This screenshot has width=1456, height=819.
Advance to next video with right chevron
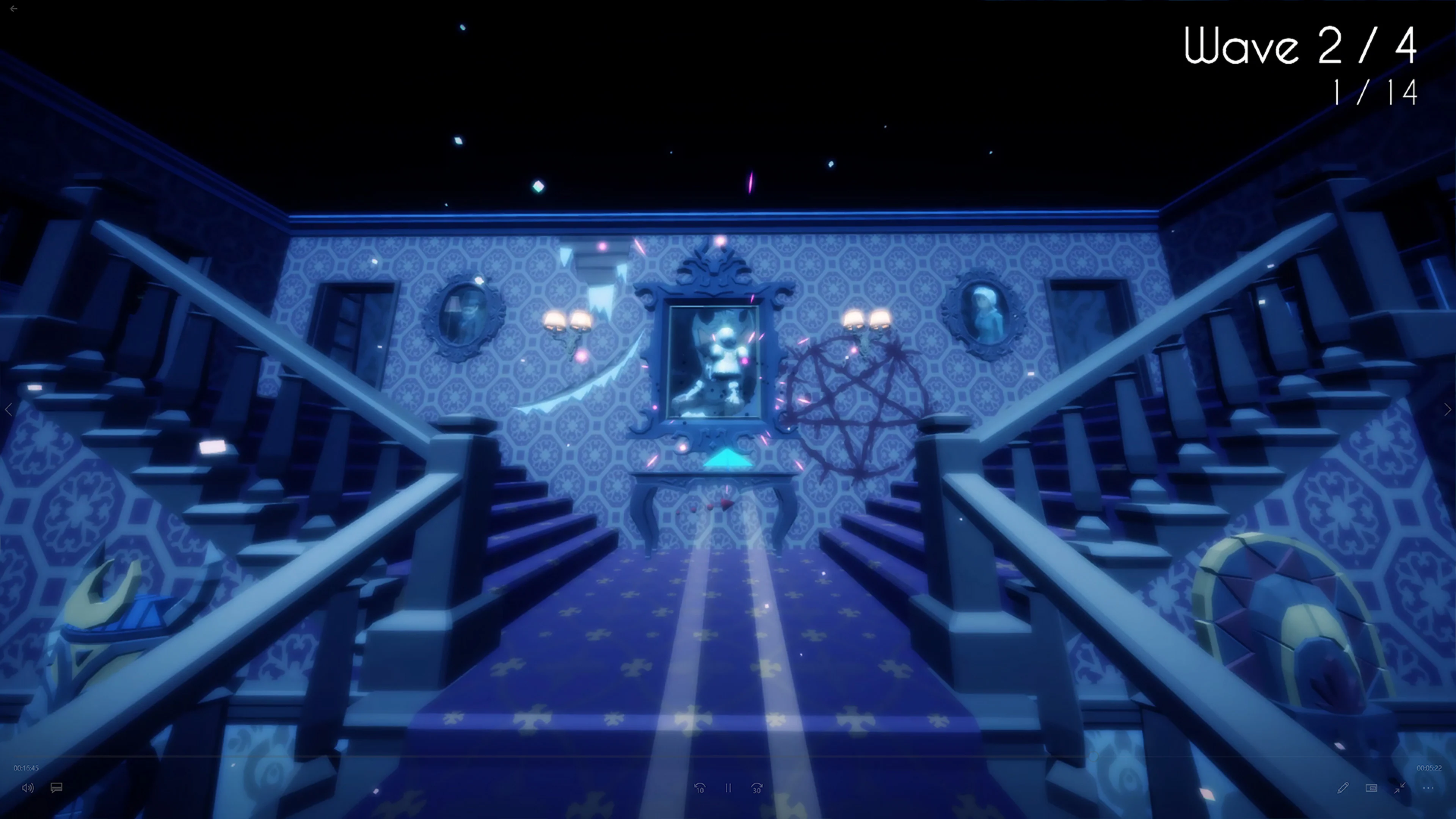pyautogui.click(x=1447, y=409)
